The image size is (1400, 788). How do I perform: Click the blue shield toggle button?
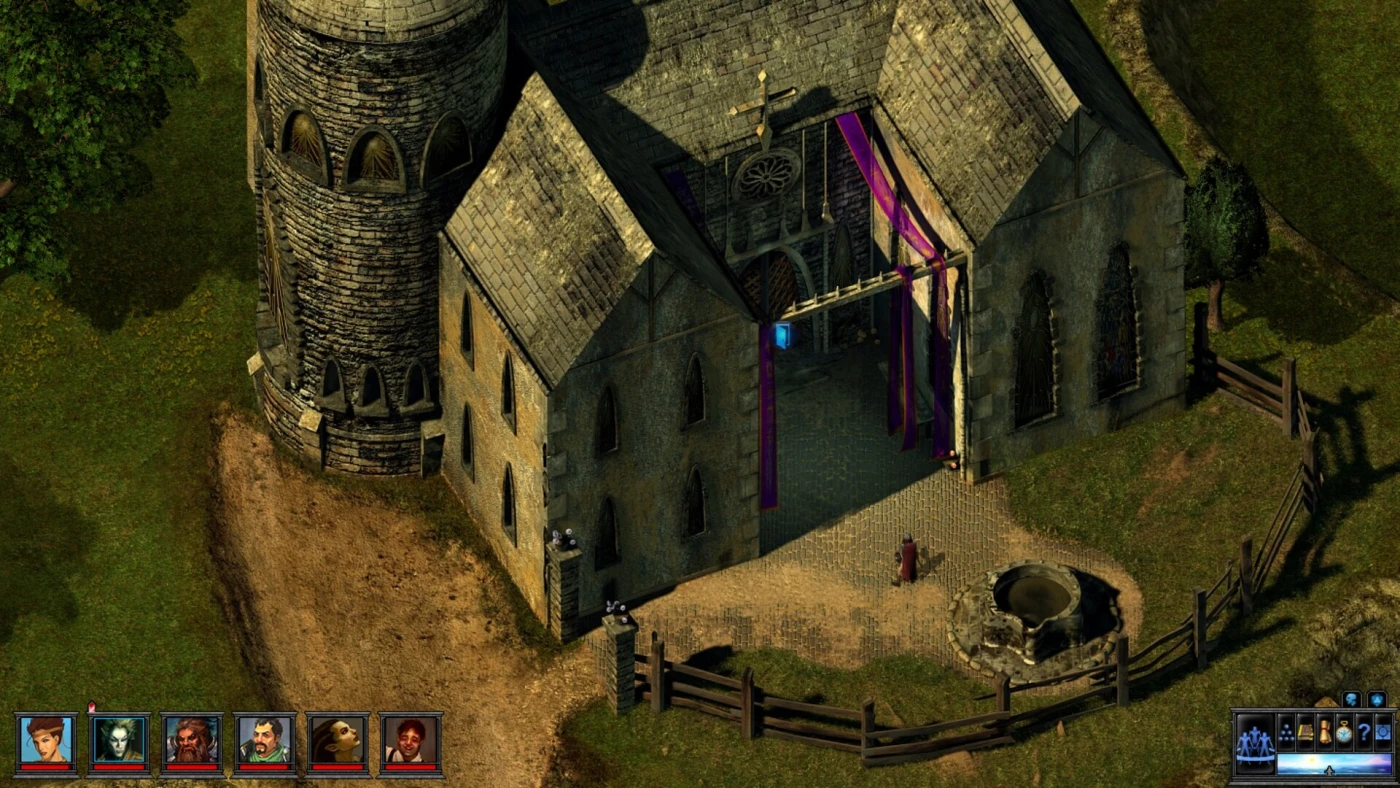tap(1377, 699)
